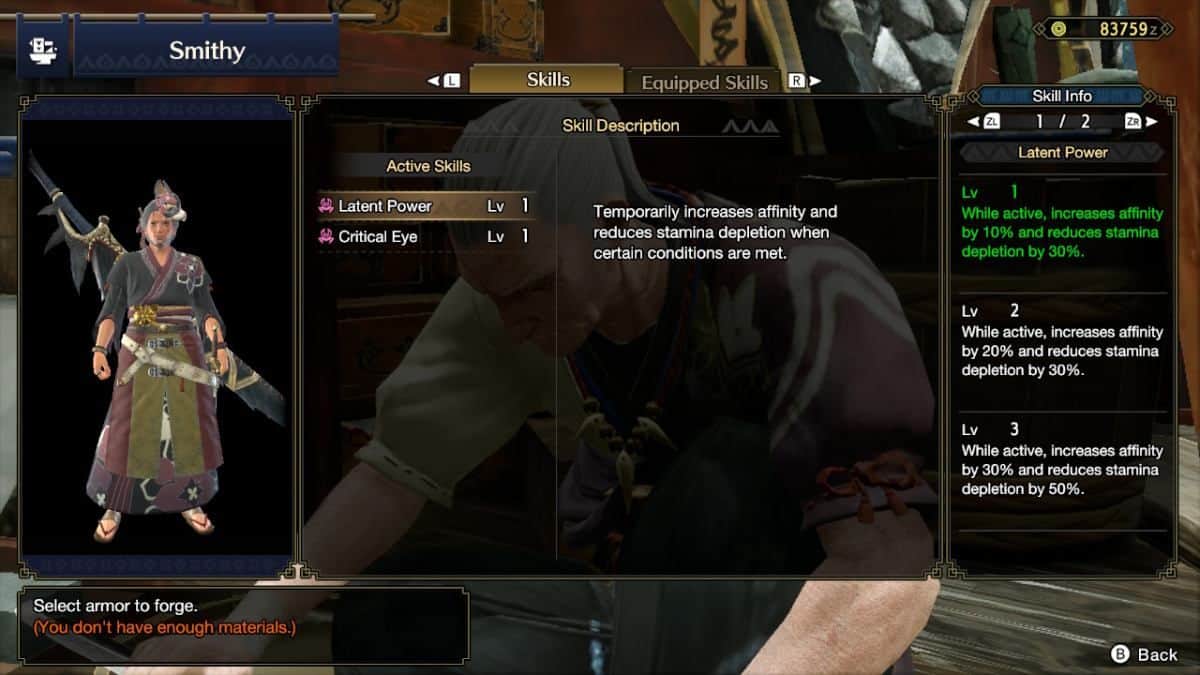Go back from the Smithy menu

[x=1145, y=654]
